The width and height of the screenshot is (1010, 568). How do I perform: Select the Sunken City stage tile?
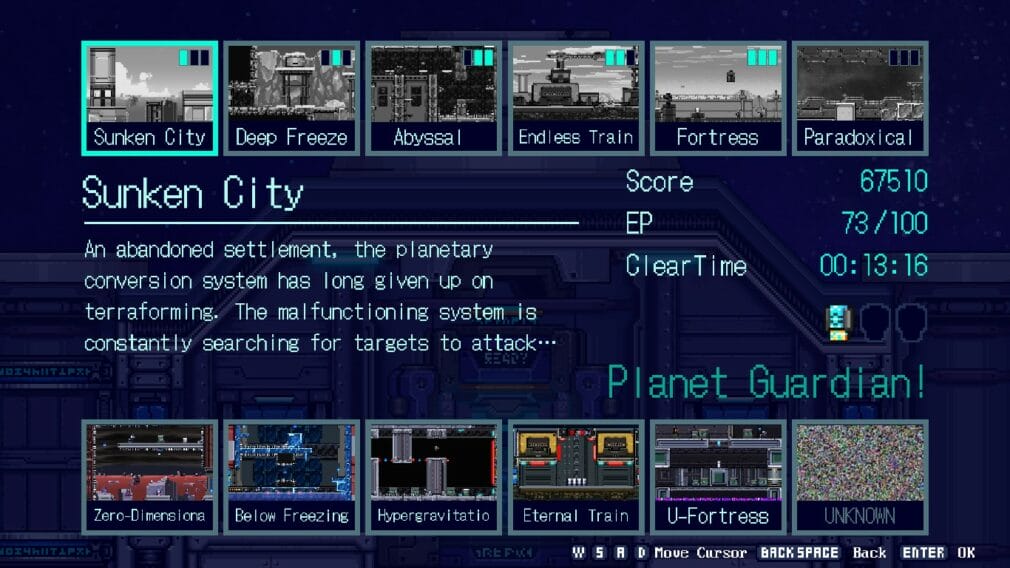(x=149, y=98)
